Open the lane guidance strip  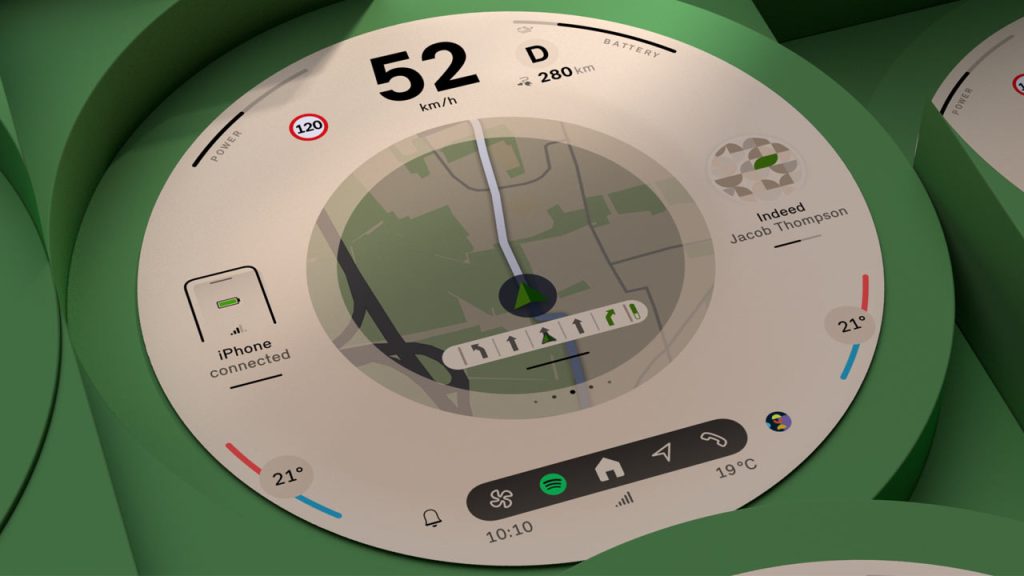(x=546, y=334)
